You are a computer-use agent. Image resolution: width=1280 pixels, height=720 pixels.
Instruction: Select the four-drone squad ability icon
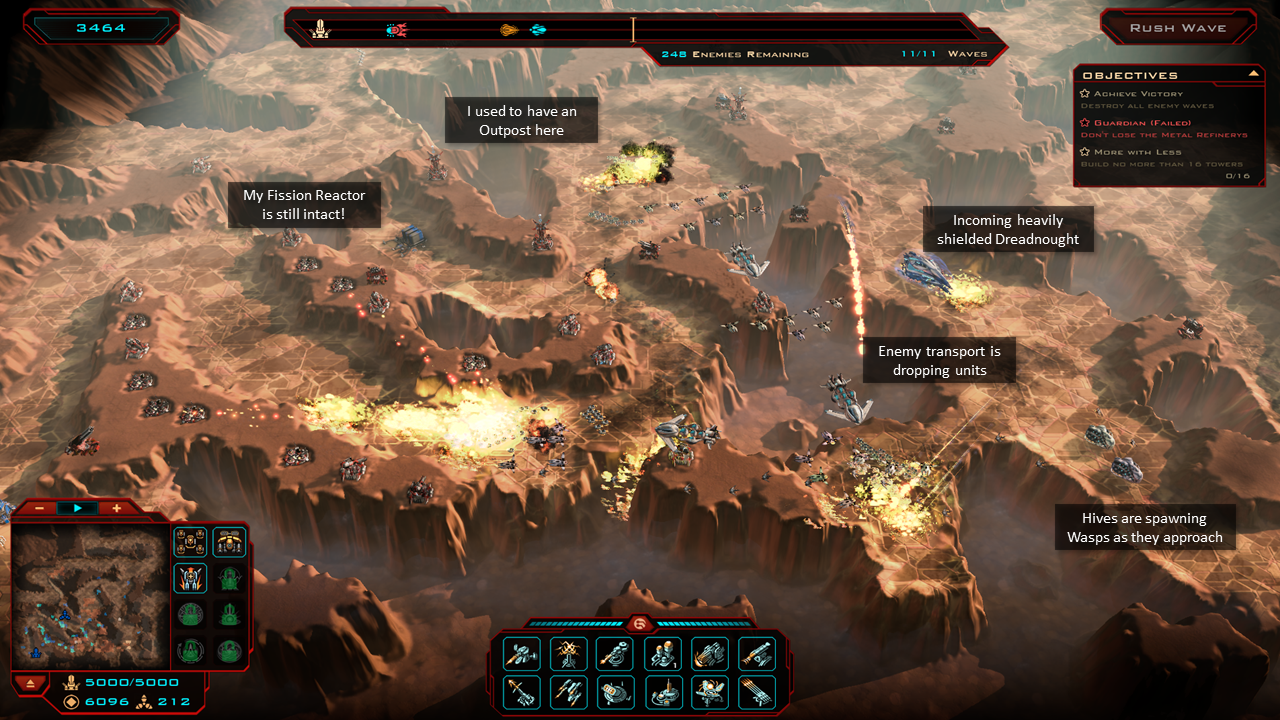click(191, 541)
